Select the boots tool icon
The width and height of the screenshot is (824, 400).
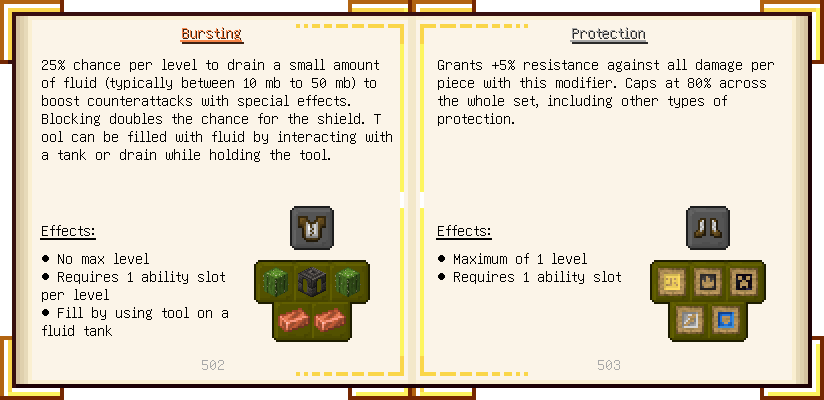click(x=707, y=228)
